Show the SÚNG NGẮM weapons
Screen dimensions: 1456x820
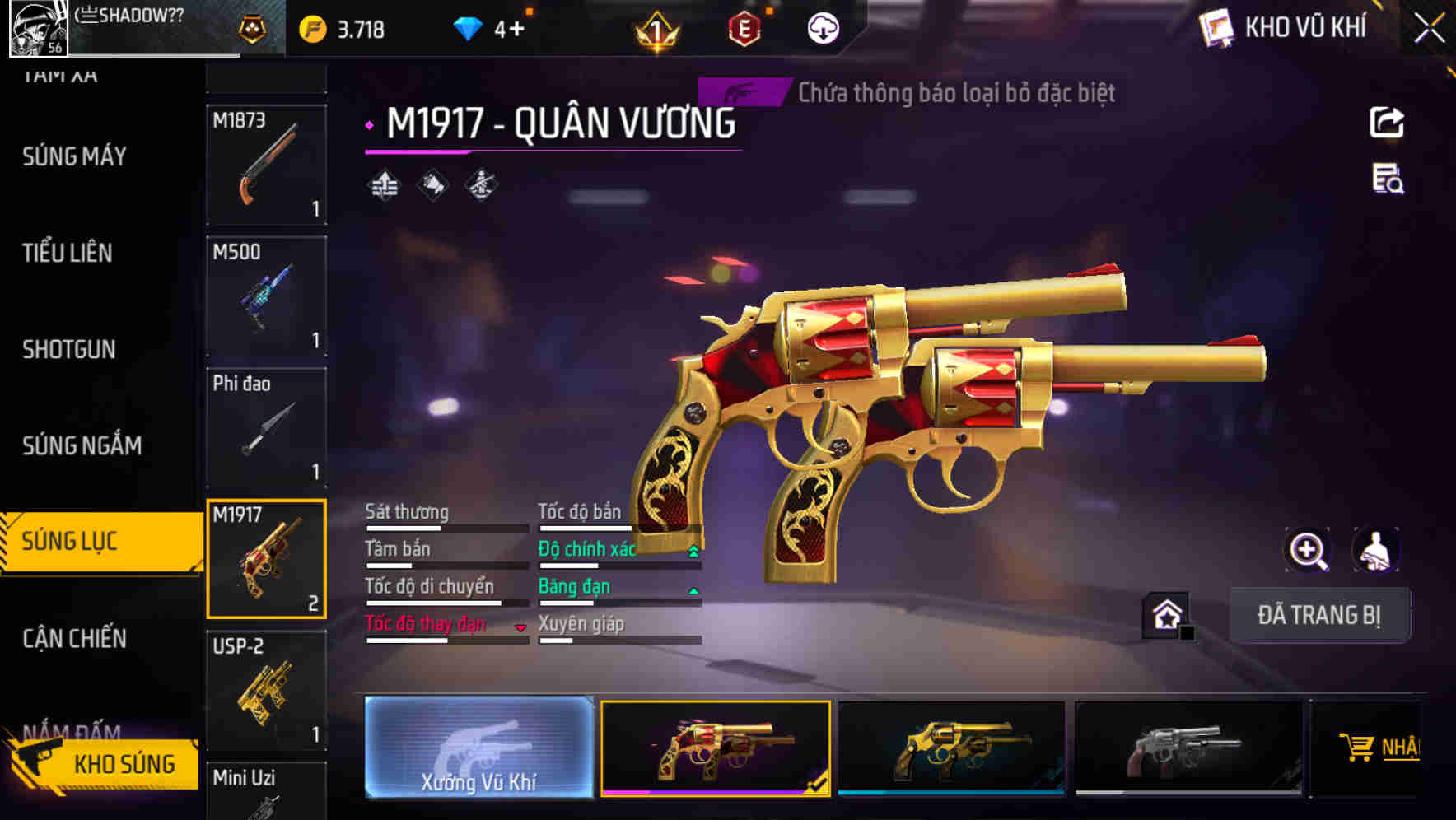coord(82,445)
